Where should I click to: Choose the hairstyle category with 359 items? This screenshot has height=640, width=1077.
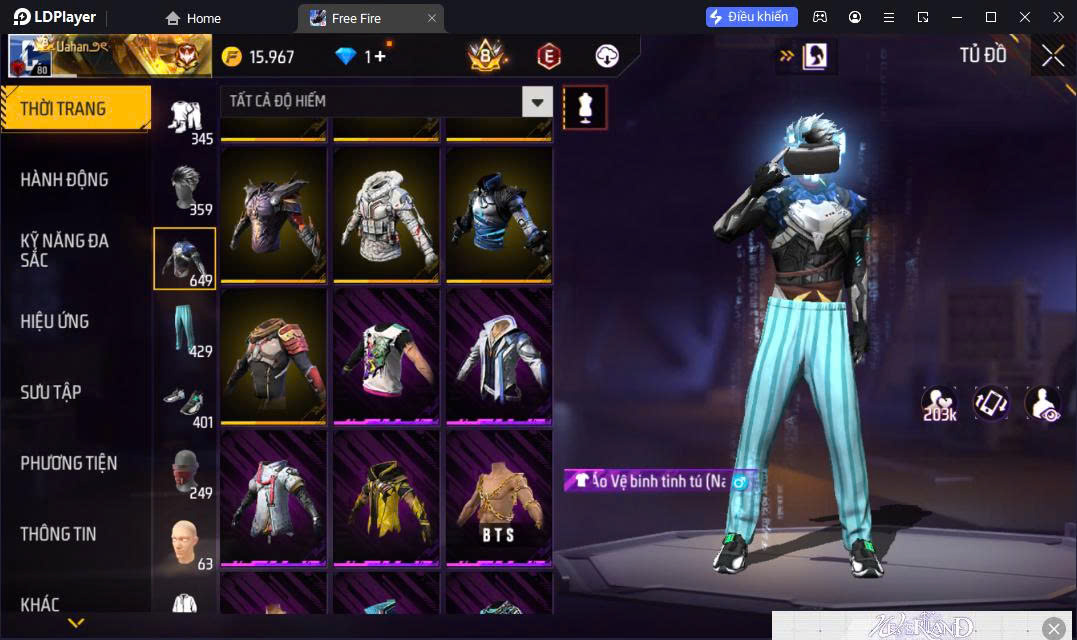click(x=186, y=188)
